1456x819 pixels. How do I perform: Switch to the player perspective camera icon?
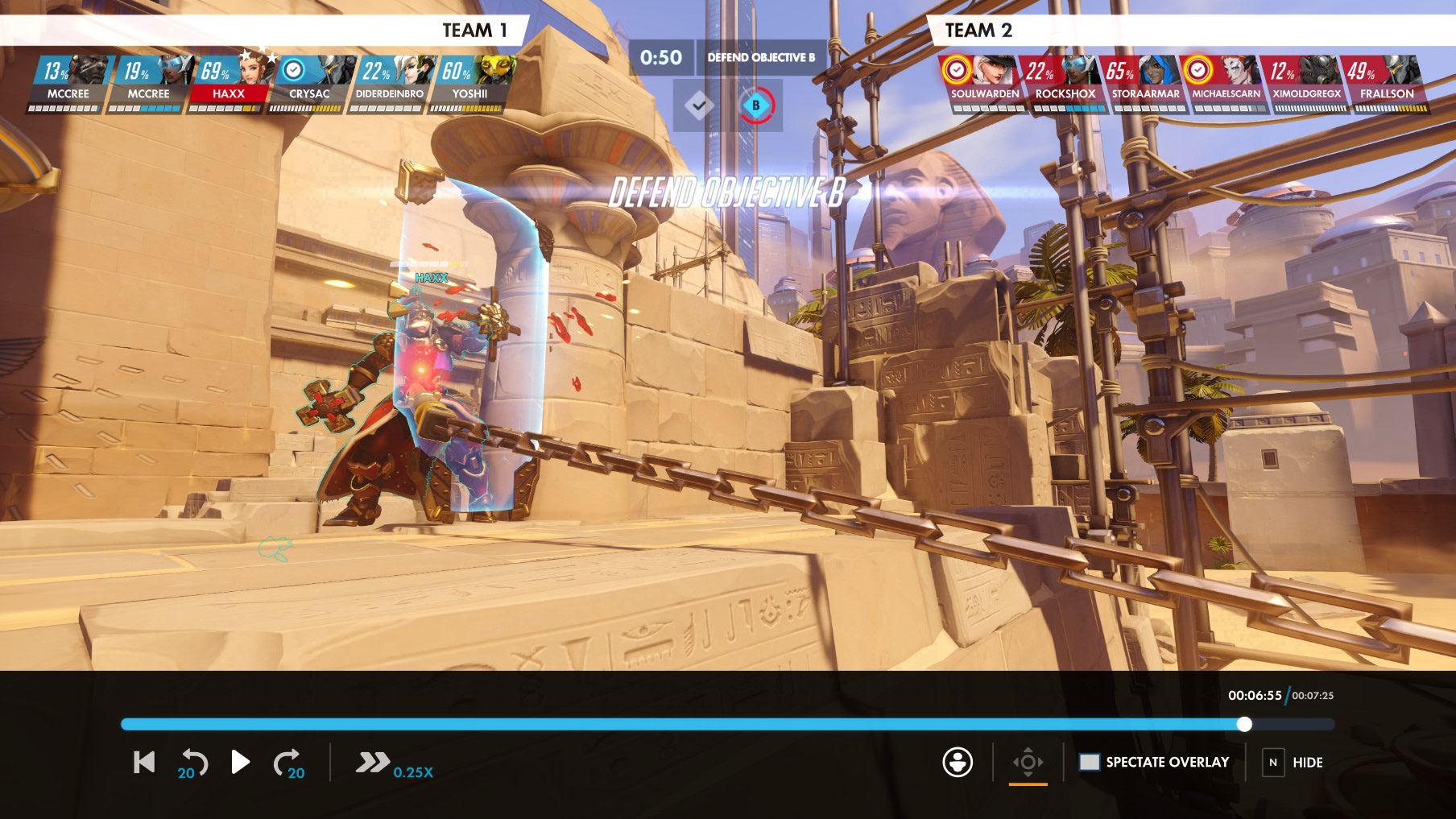[958, 762]
